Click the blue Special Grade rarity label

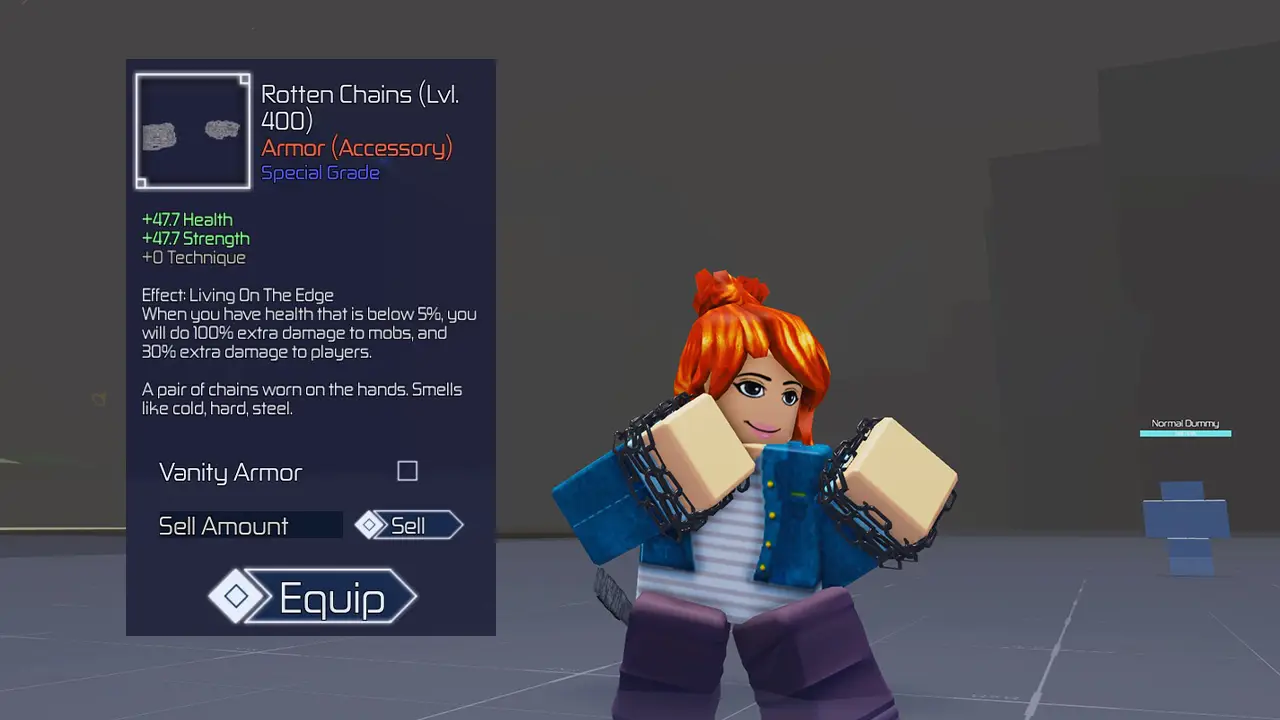pos(320,172)
